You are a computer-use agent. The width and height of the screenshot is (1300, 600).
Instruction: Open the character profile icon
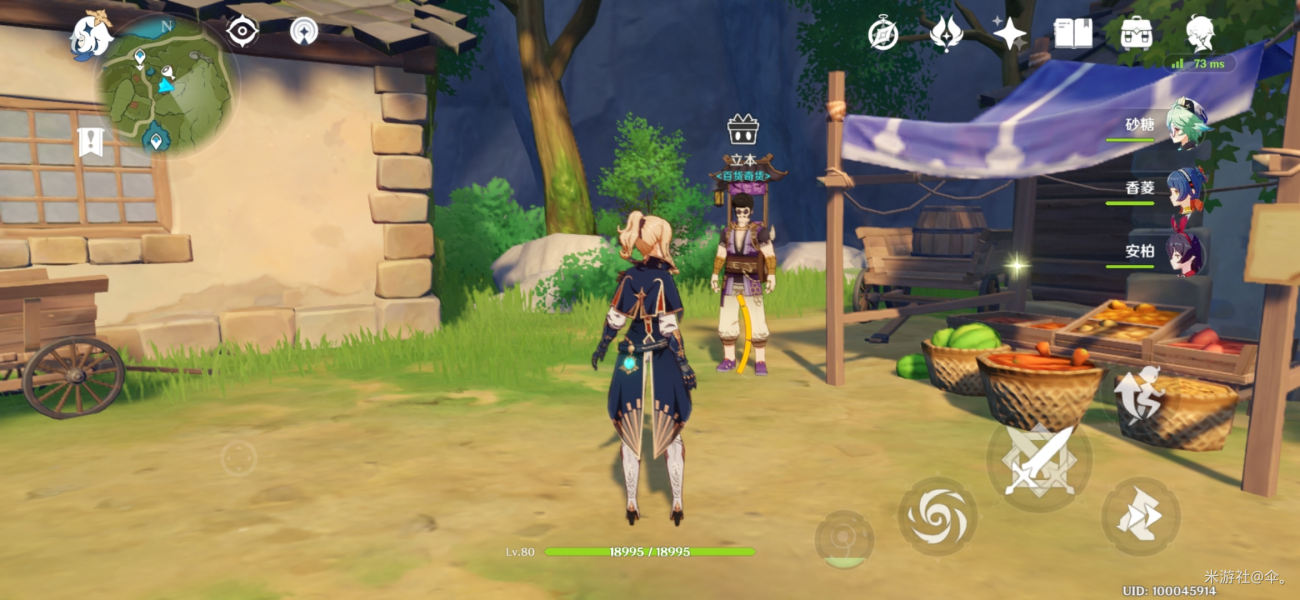pos(1200,34)
